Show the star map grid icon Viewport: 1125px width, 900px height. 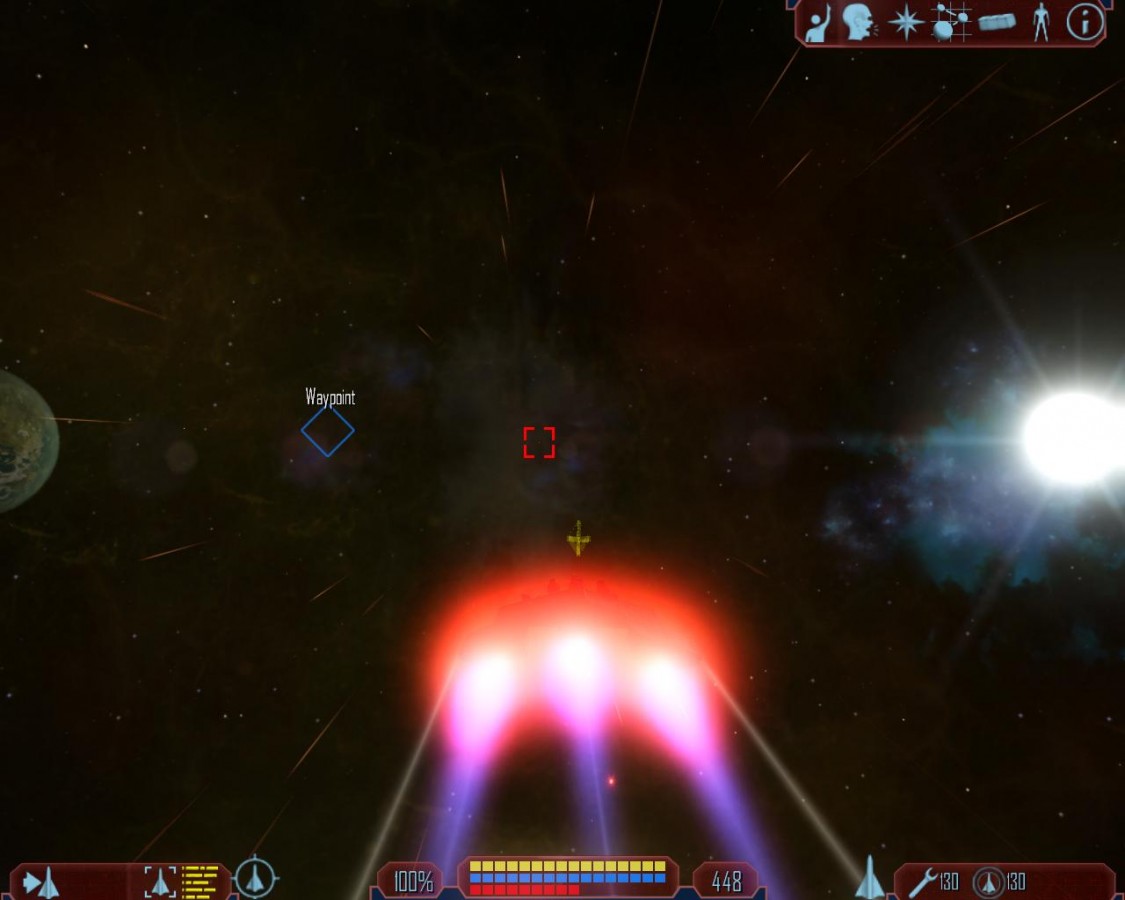pyautogui.click(x=951, y=21)
